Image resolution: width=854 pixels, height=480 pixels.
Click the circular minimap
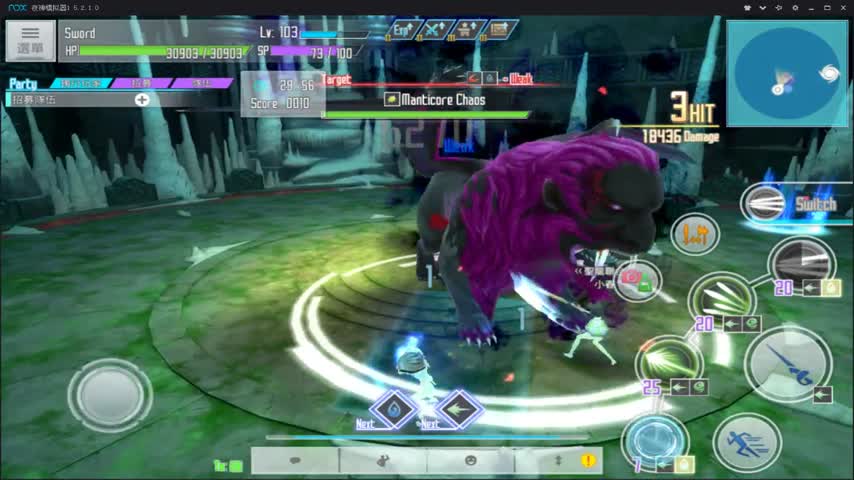[x=787, y=75]
